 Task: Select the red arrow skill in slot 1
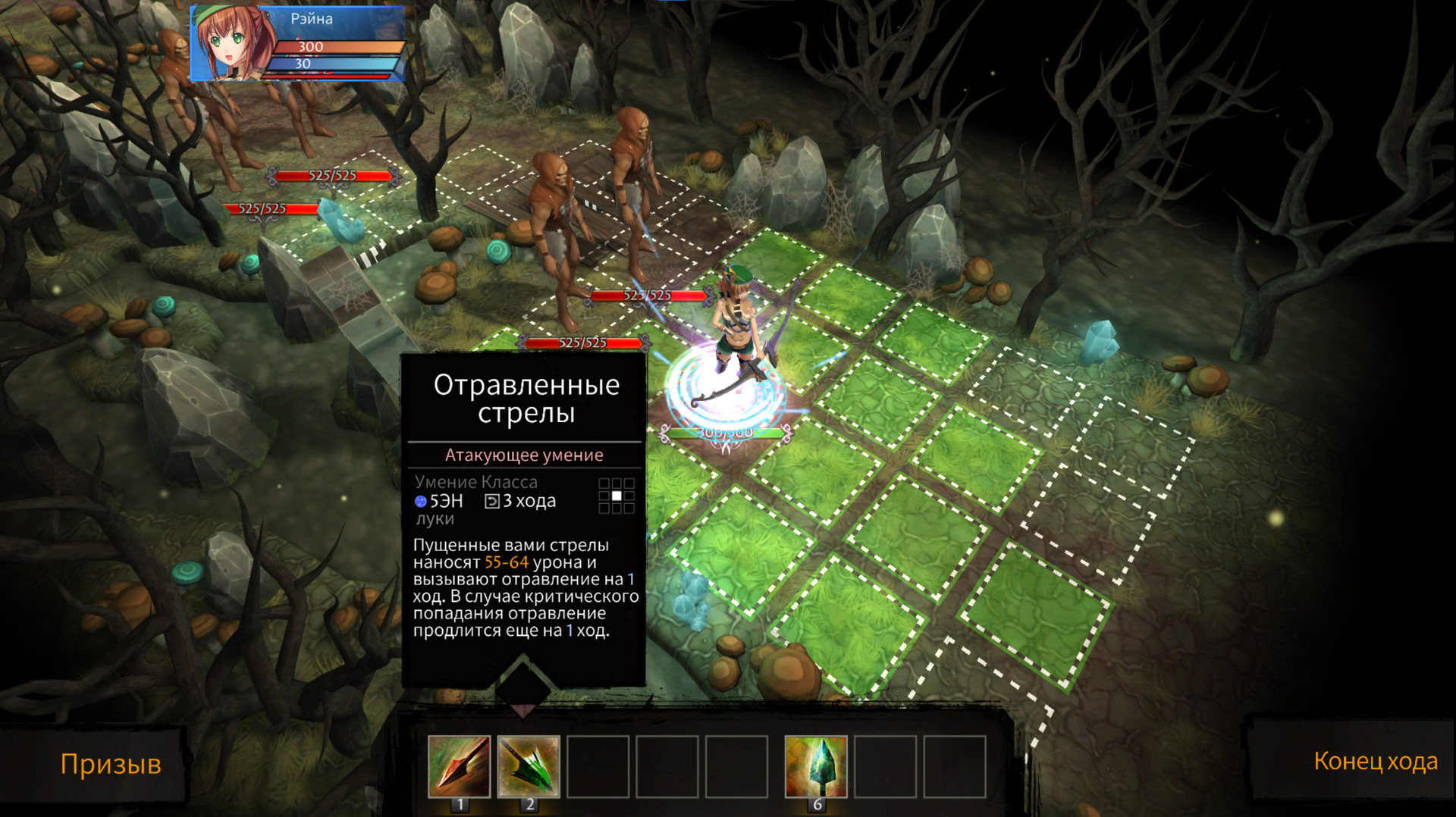coord(459,766)
